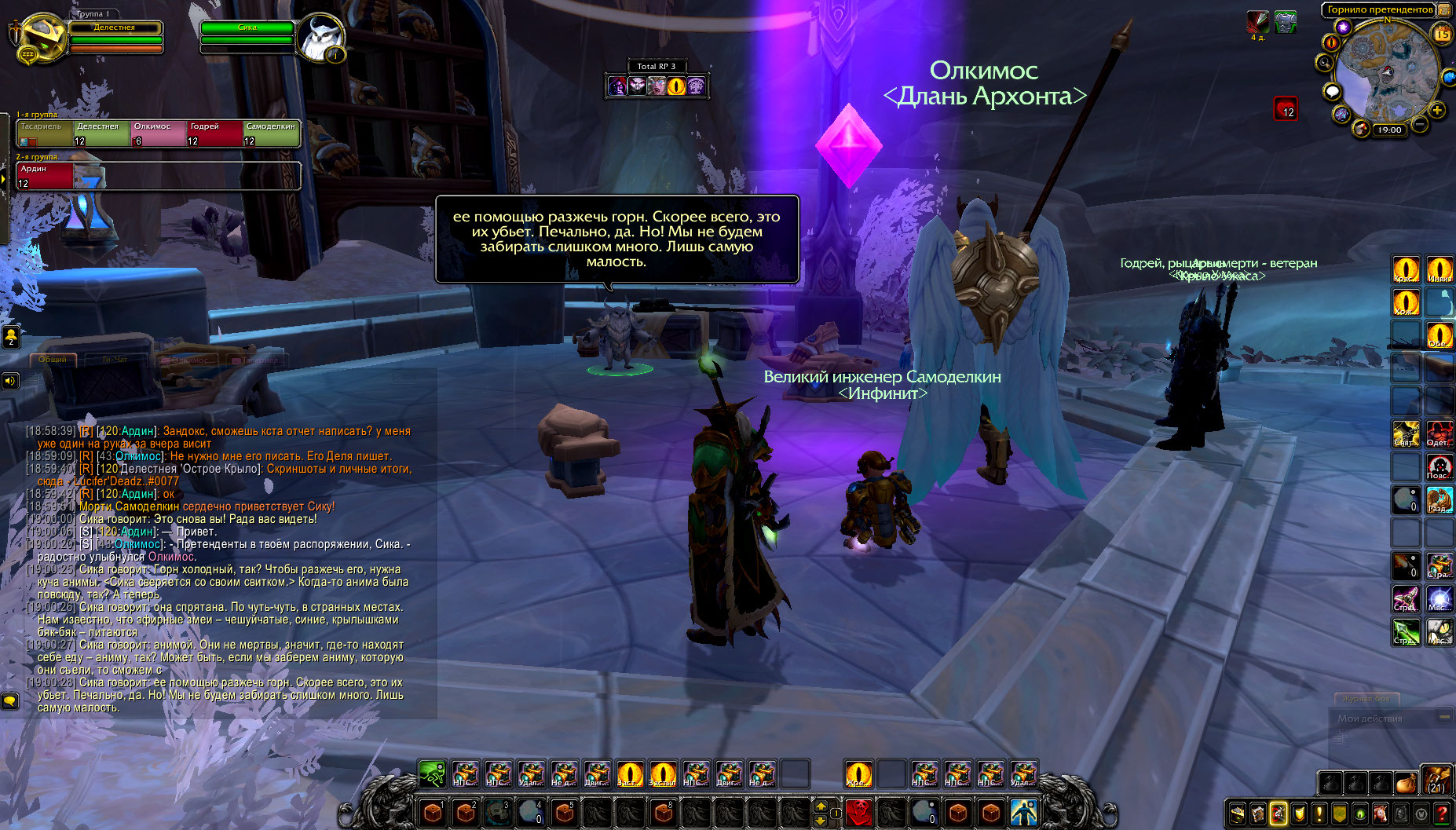
Task: Select Годрей in the raid frame
Action: click(214, 133)
